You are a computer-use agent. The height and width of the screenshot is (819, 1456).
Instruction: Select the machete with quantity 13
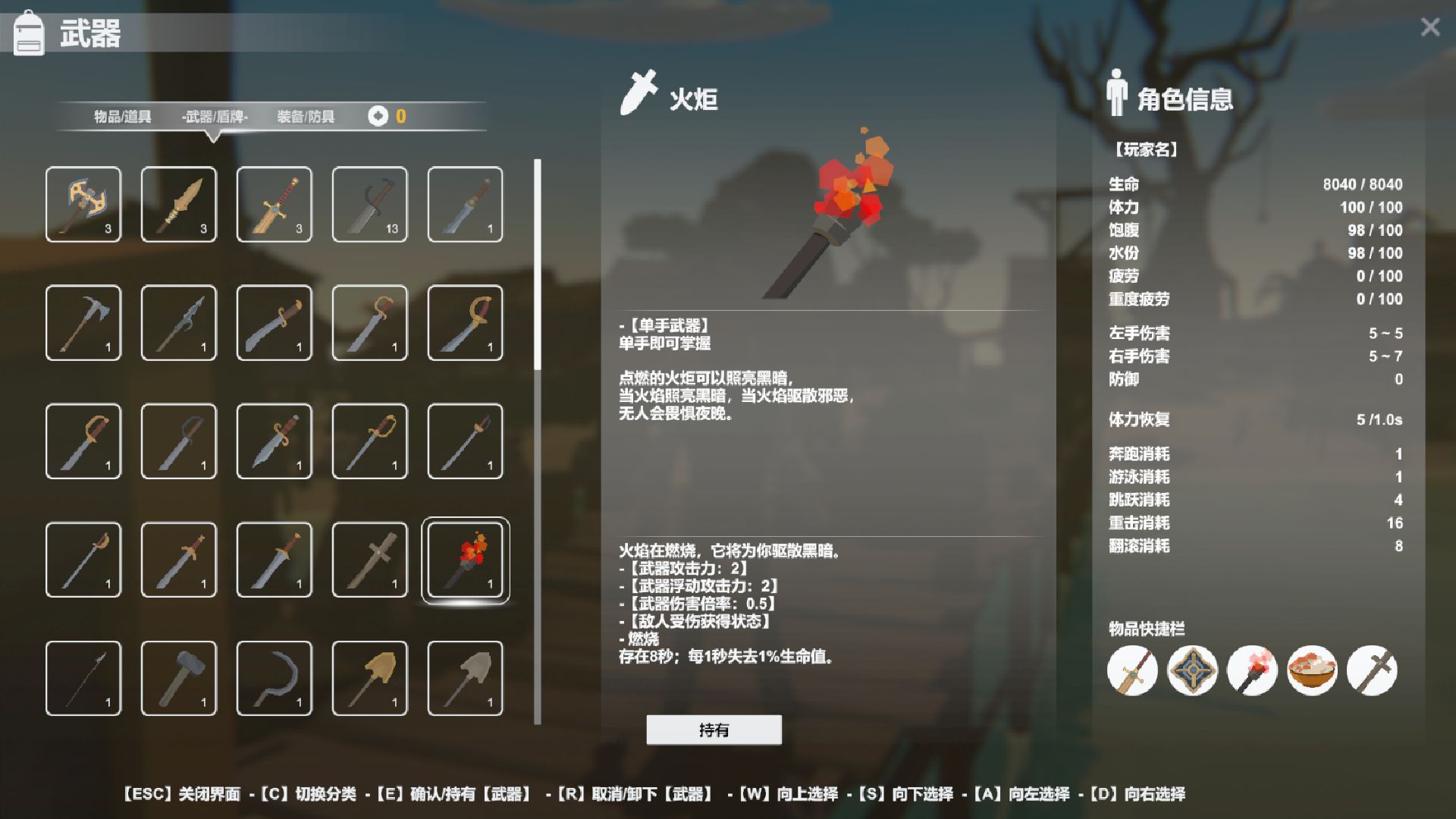(x=369, y=205)
